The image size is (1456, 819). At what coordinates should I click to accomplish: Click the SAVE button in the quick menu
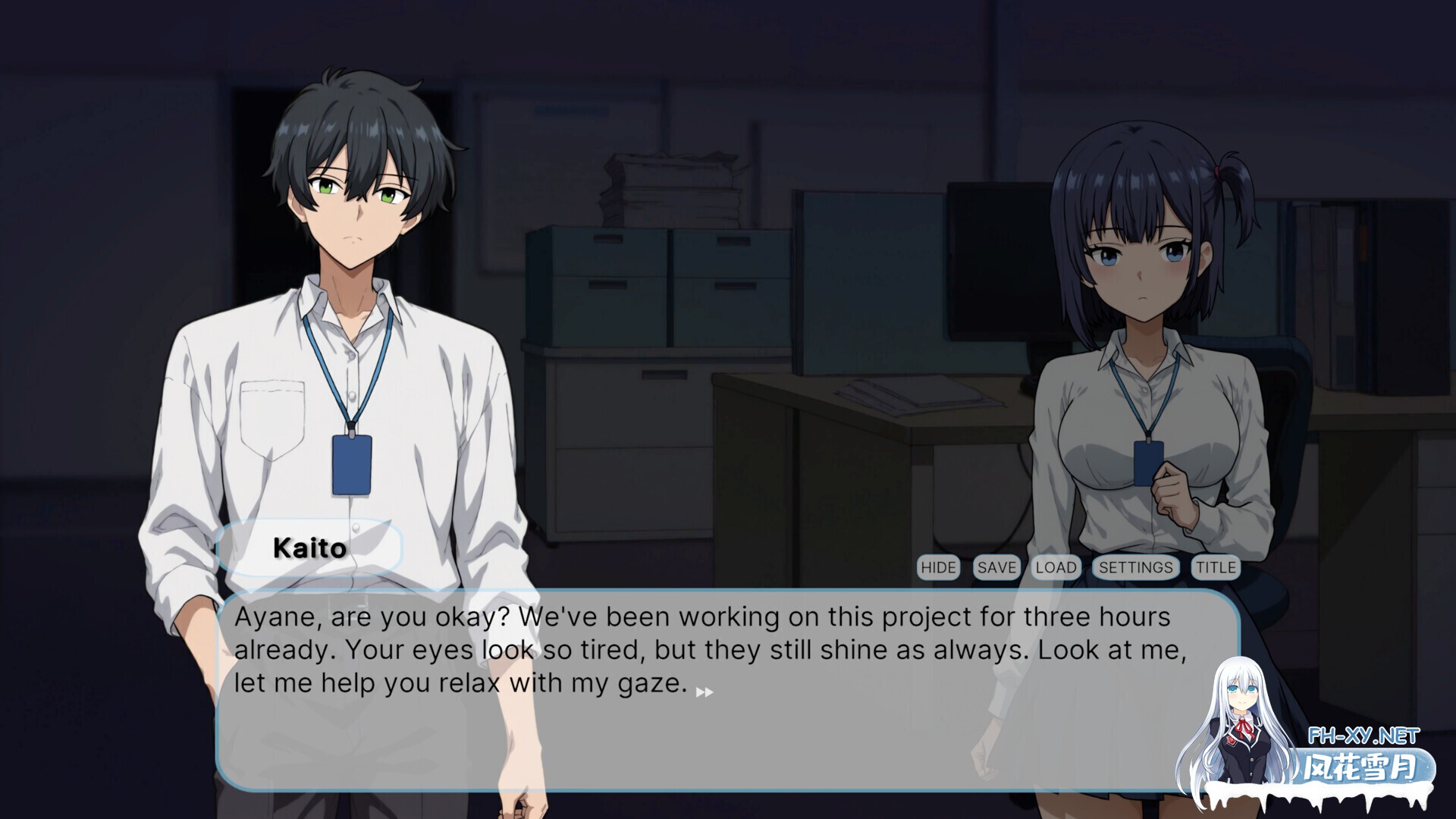pyautogui.click(x=997, y=567)
